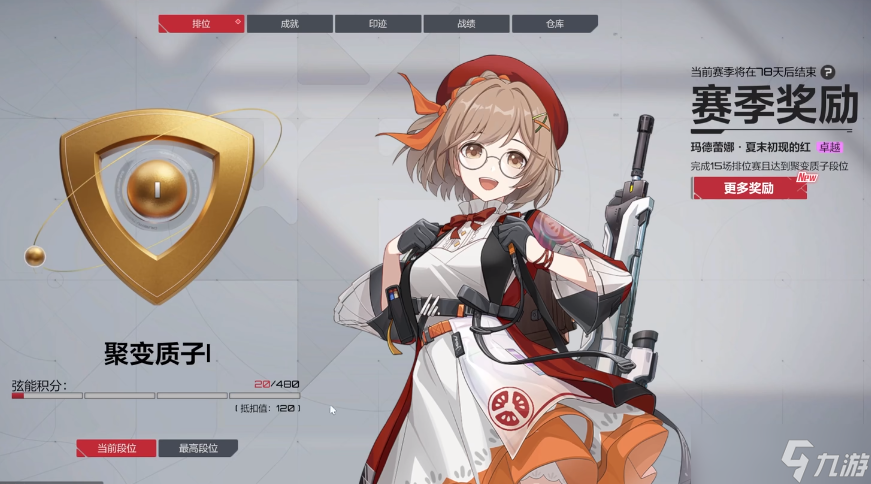
Task: Select the 当前段位 toggle
Action: tap(116, 448)
